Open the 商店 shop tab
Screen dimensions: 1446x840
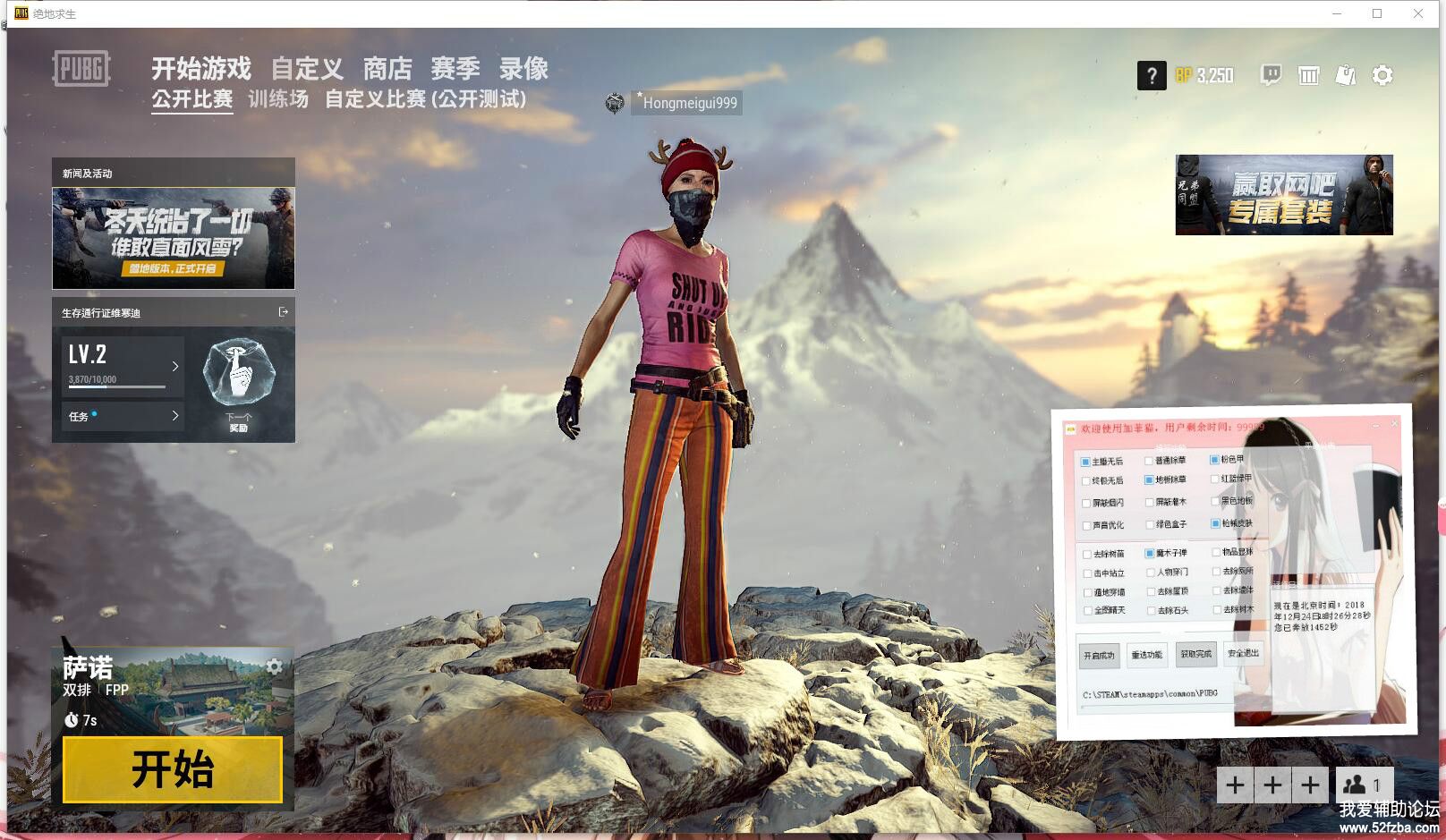click(x=387, y=69)
